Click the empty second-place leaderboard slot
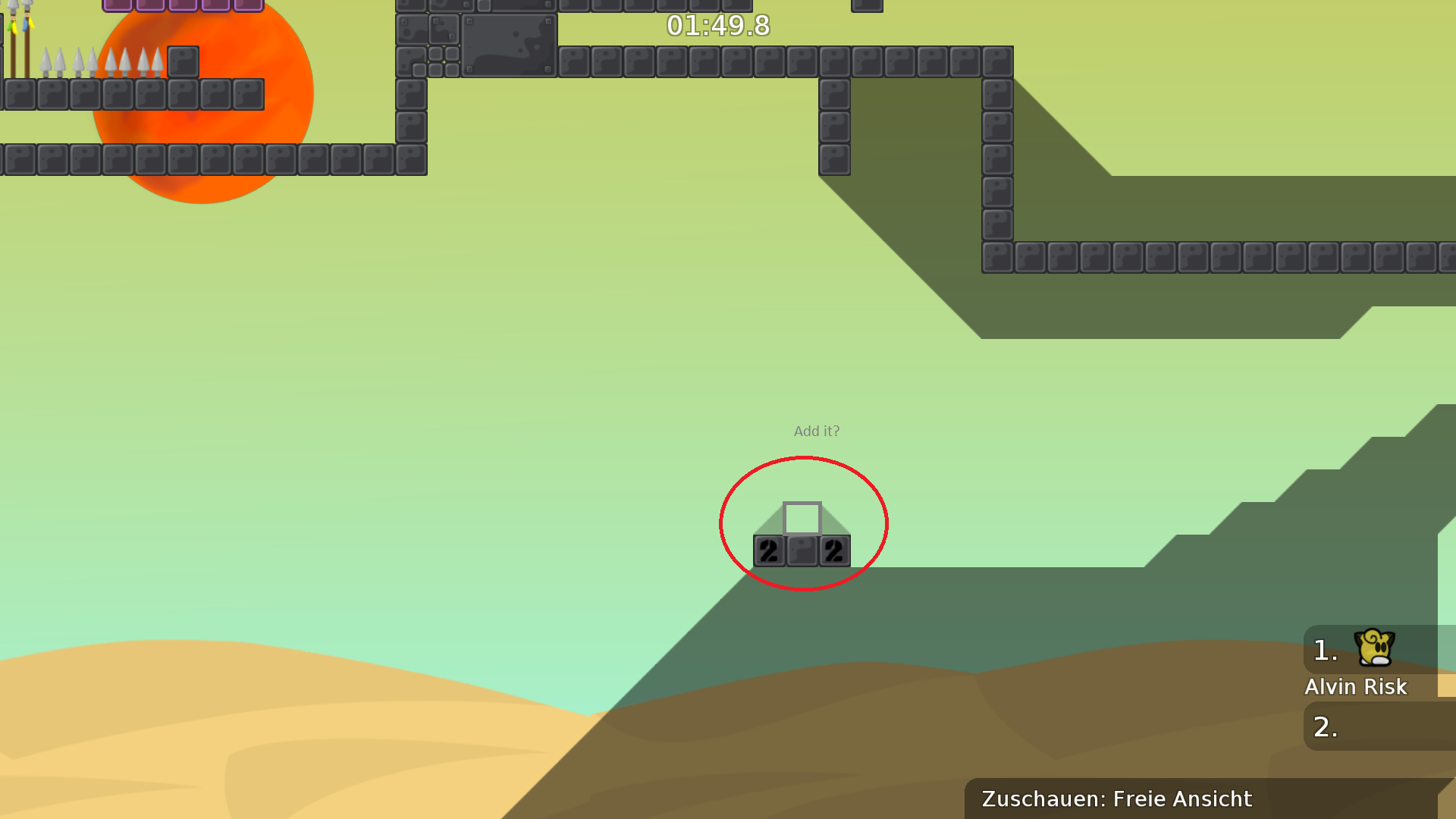Viewport: 1456px width, 819px height. 1379,726
